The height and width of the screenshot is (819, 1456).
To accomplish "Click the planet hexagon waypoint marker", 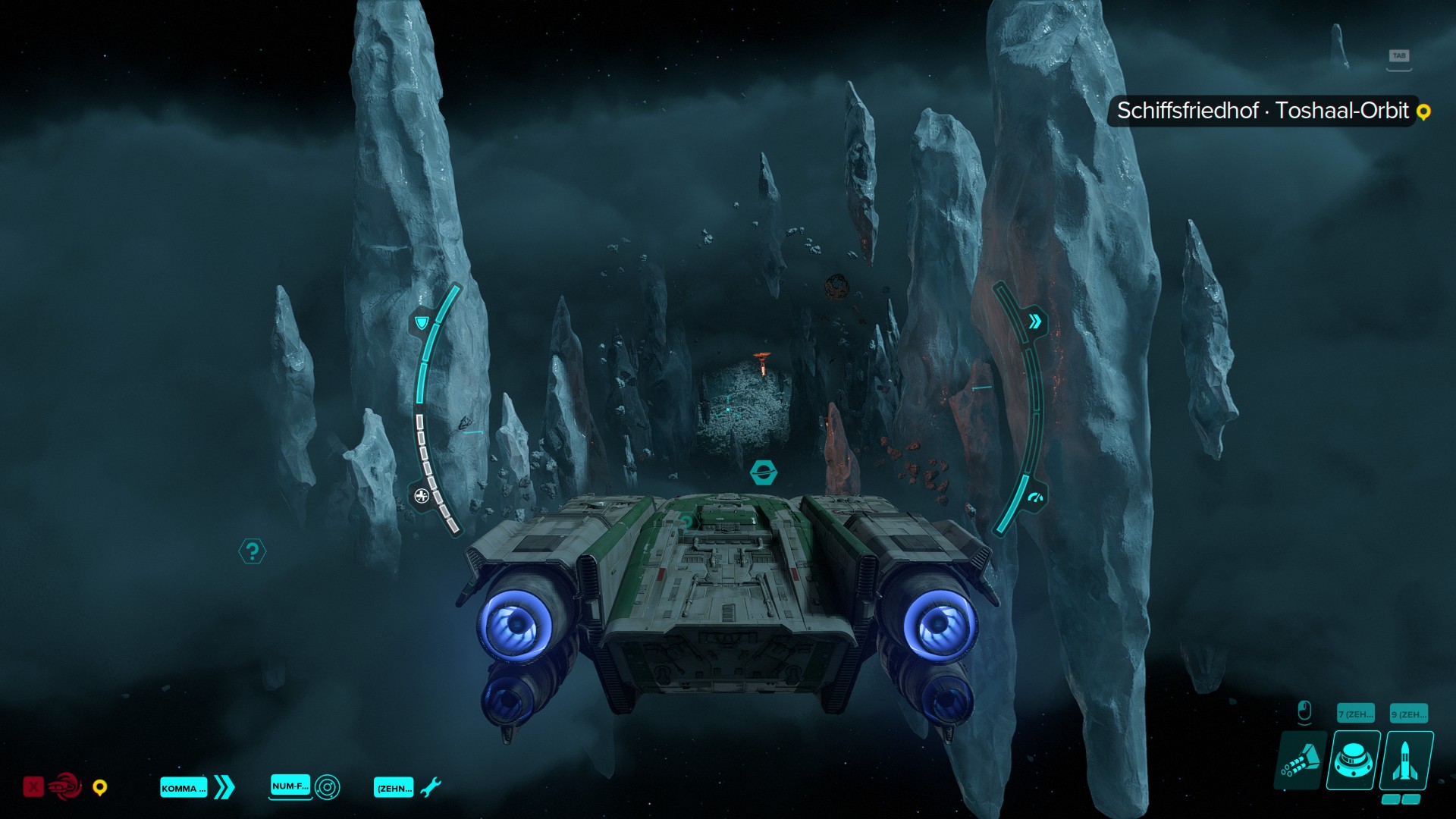I will 763,472.
